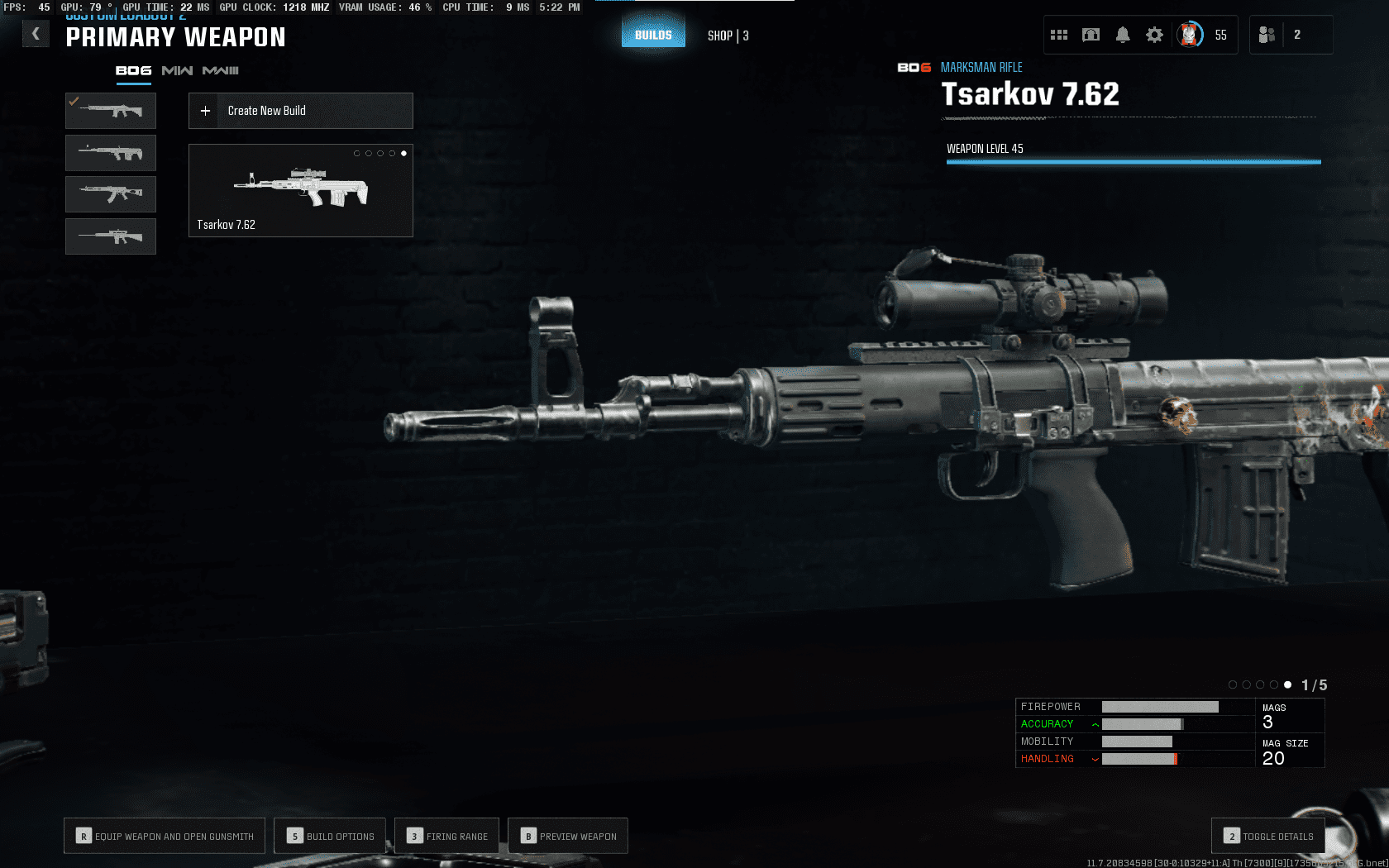Go back using the arrow beside Primary Weapon
The height and width of the screenshot is (868, 1389).
[x=36, y=34]
